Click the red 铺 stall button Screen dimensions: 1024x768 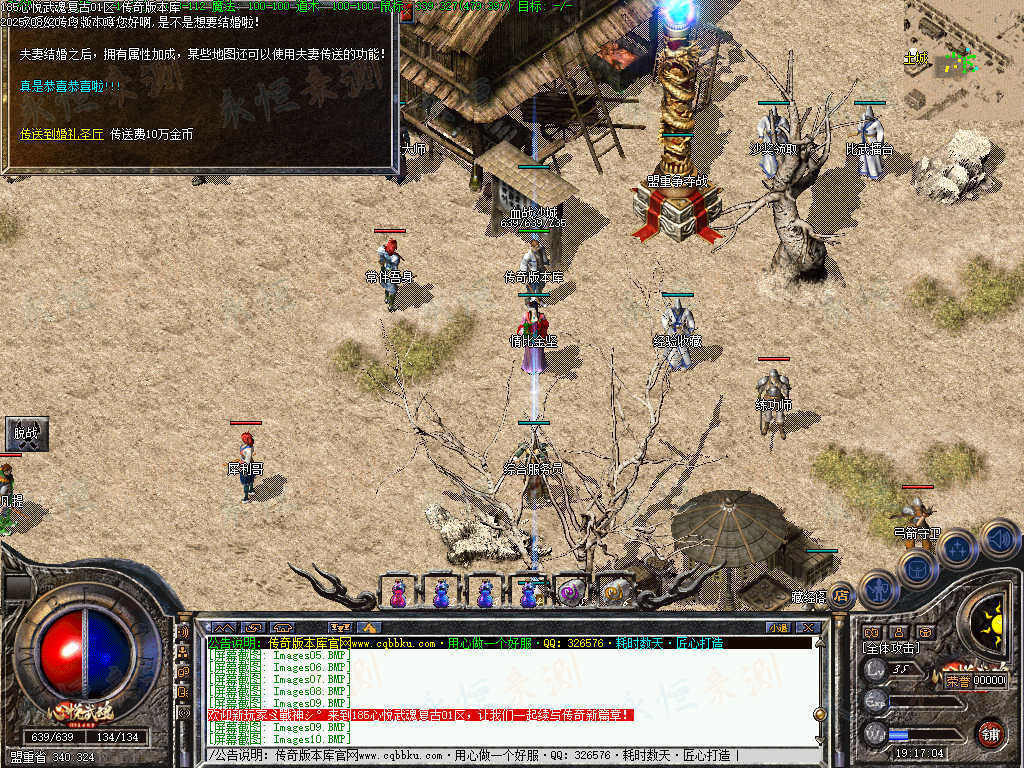point(990,732)
